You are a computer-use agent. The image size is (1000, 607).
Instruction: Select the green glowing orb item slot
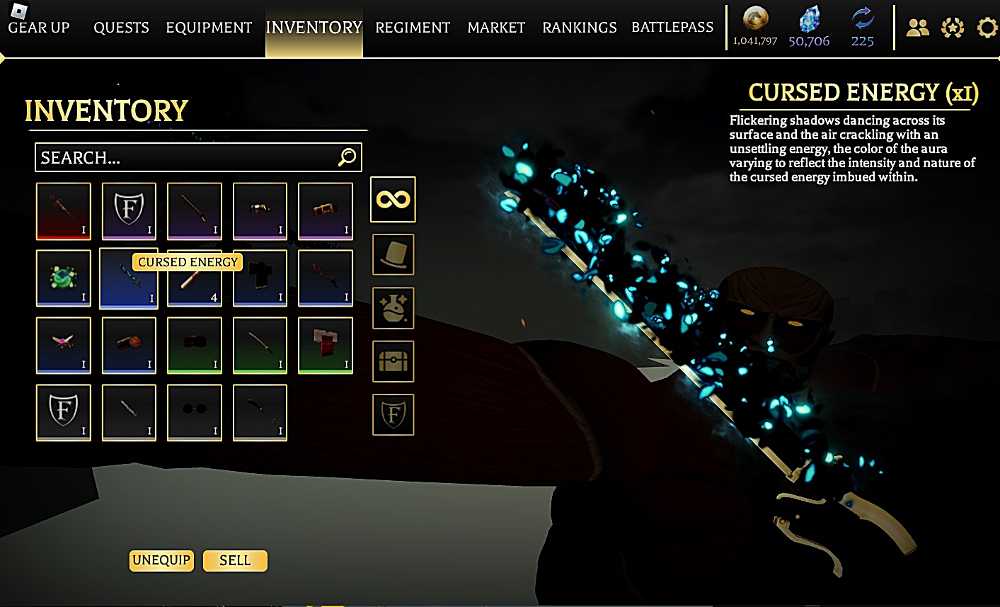(x=63, y=278)
